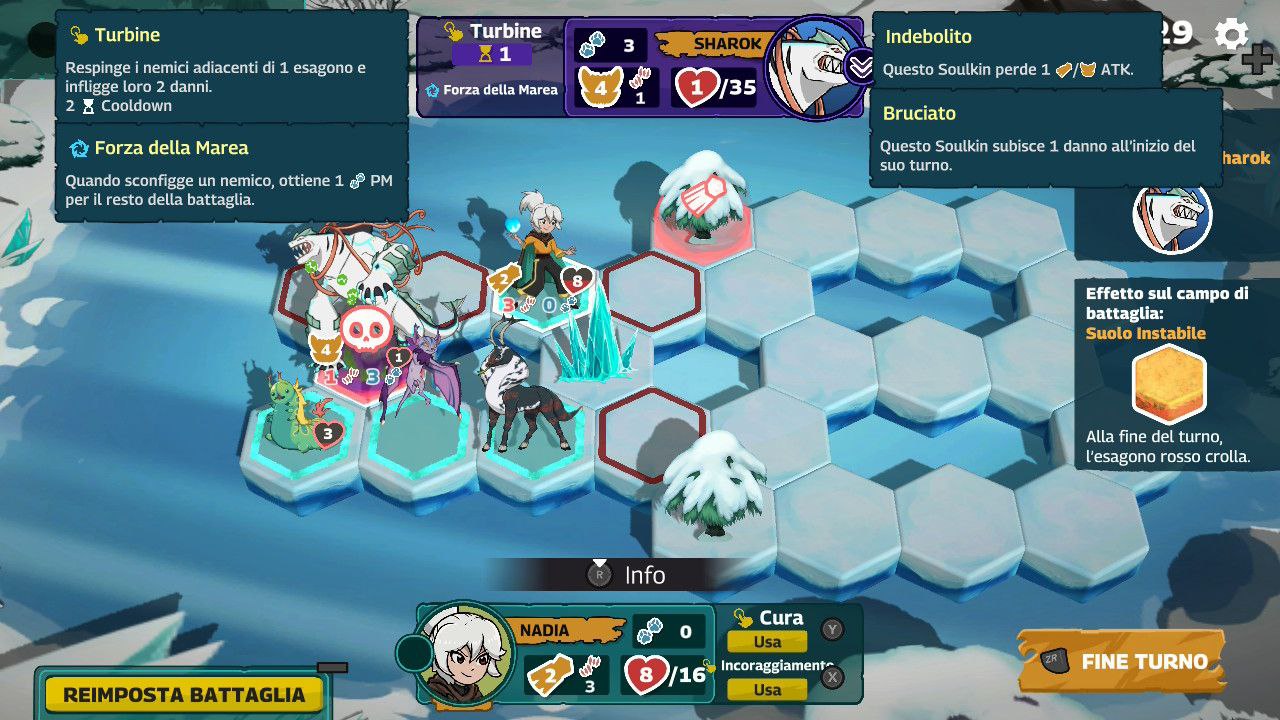Choose the Forza della Marea passive

[x=491, y=90]
